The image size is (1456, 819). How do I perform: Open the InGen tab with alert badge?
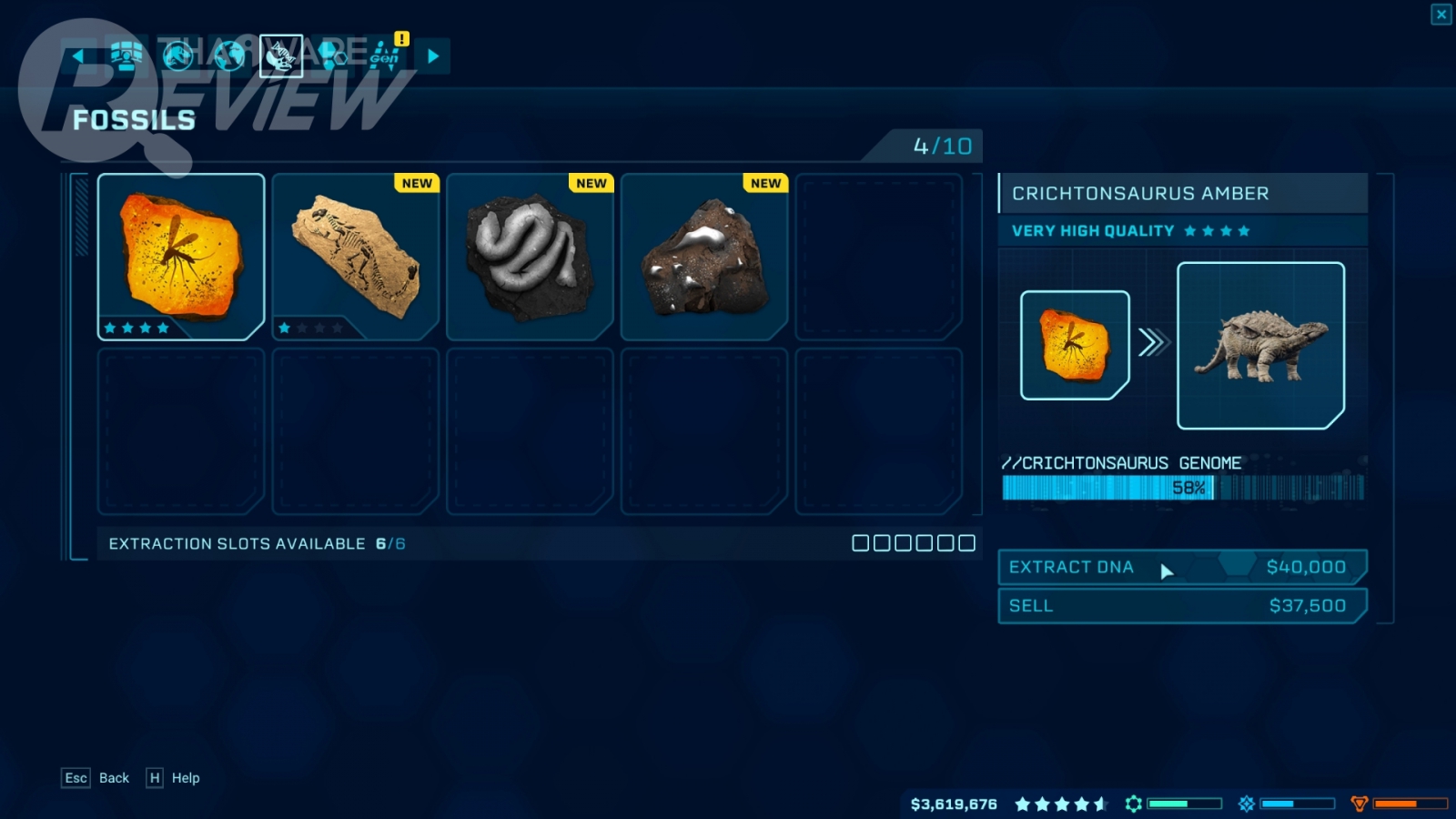[385, 56]
